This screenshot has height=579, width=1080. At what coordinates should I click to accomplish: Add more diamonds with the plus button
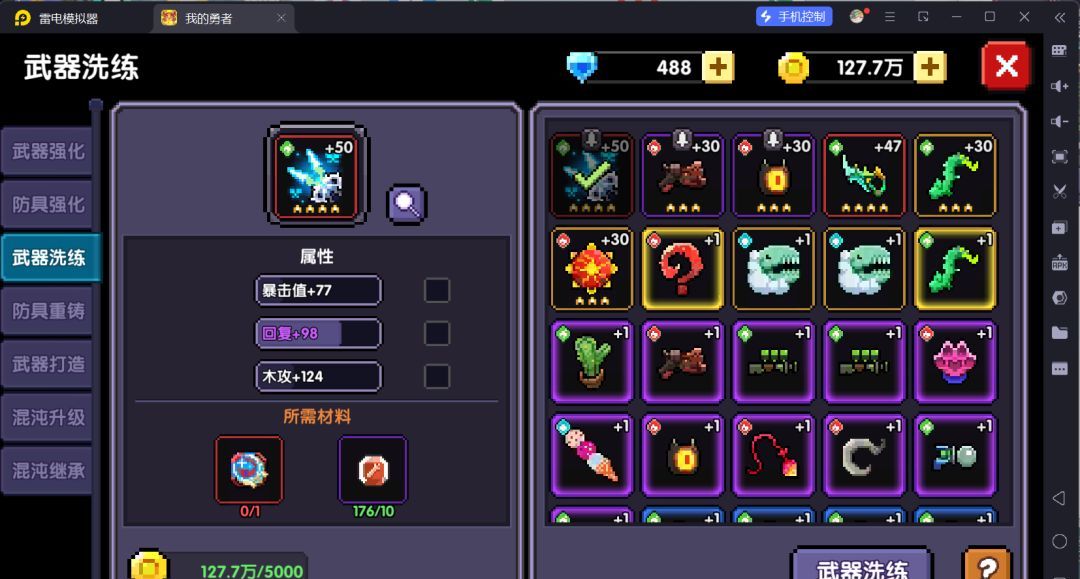click(718, 67)
